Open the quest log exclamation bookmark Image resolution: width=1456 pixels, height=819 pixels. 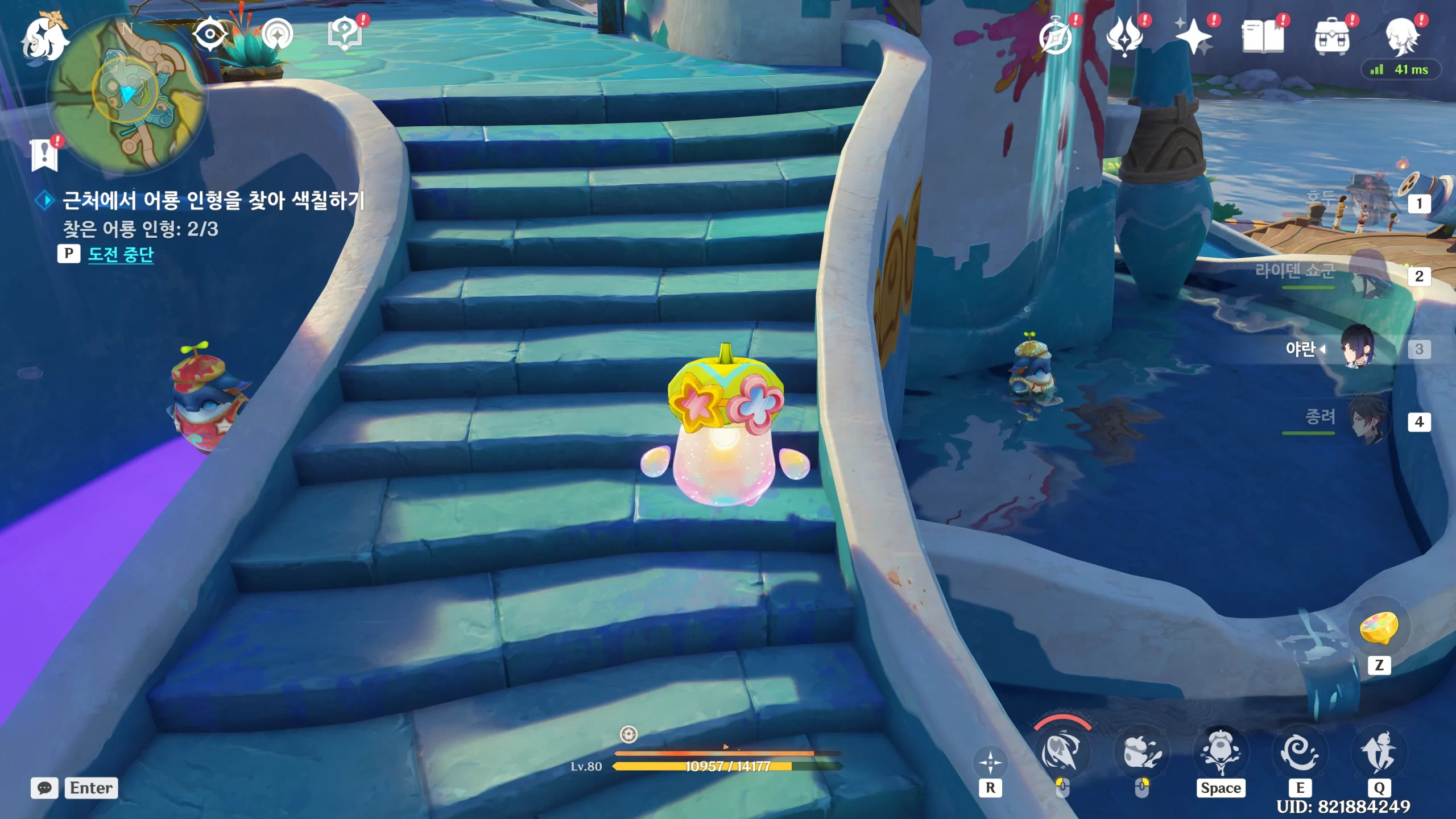click(44, 155)
